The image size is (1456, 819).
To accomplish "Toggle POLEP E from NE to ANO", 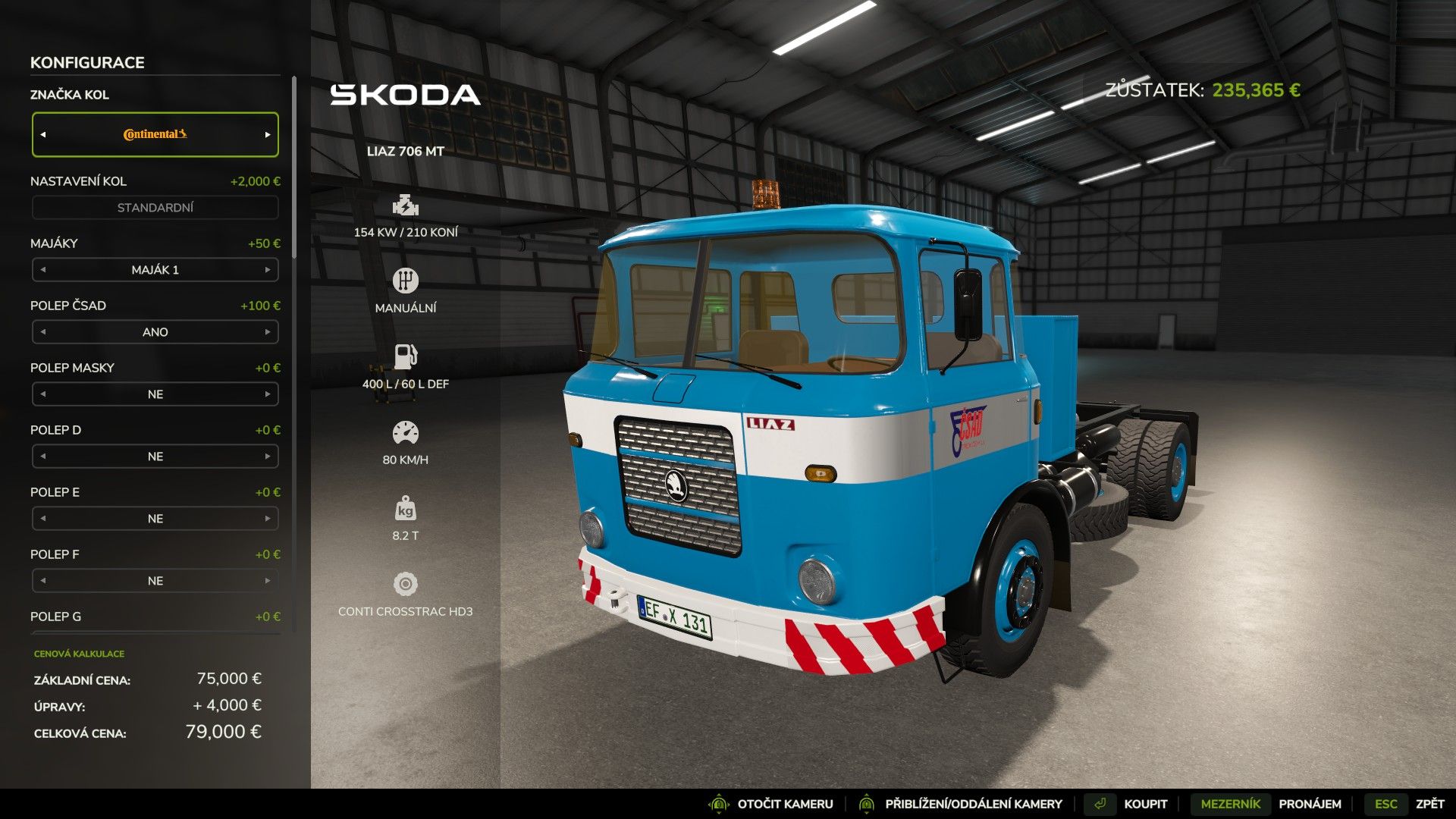I will (x=268, y=518).
